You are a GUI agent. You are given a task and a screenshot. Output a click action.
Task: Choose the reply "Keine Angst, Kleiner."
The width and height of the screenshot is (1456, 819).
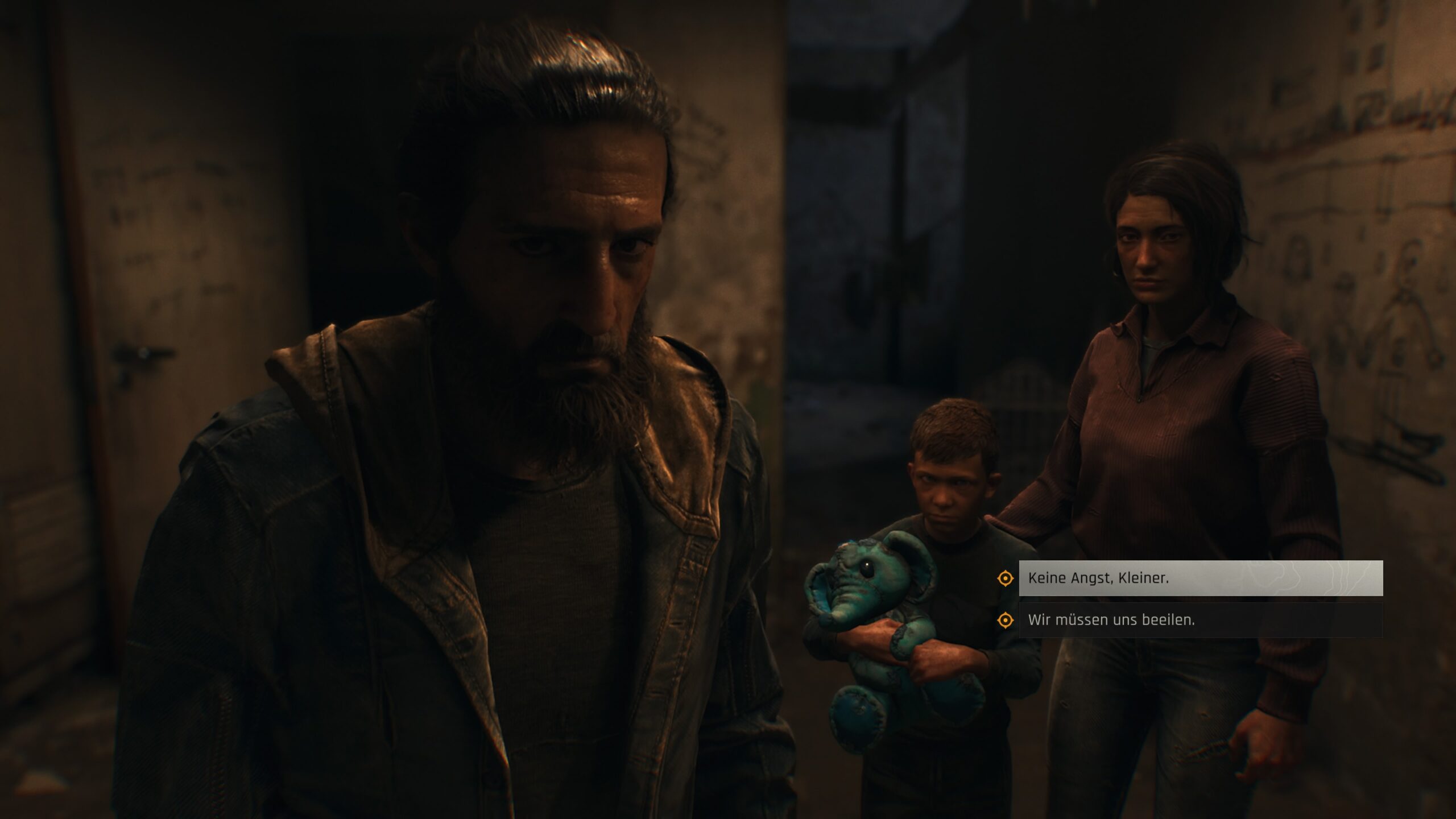[1199, 578]
